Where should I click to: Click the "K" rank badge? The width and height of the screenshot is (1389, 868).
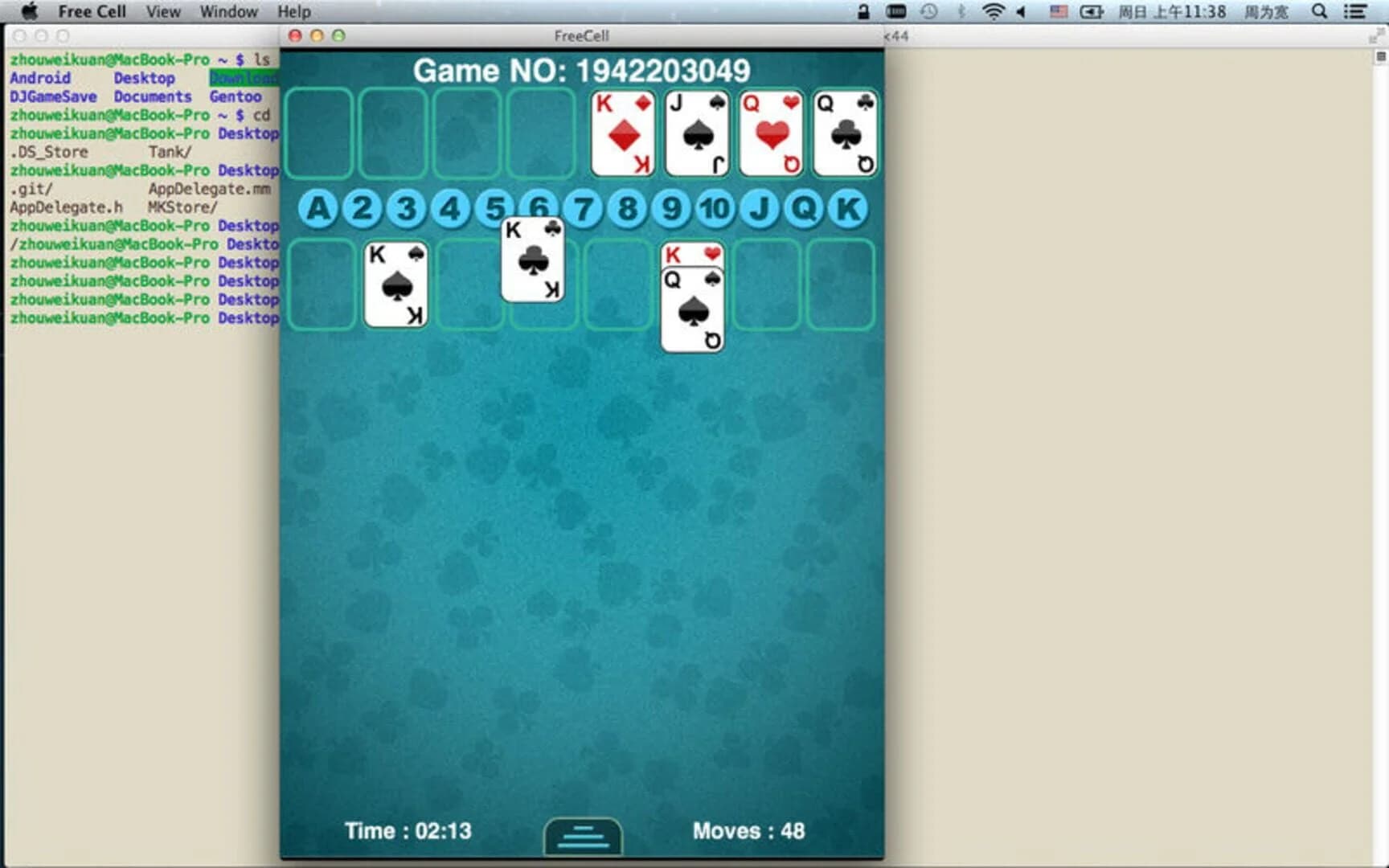pos(845,208)
